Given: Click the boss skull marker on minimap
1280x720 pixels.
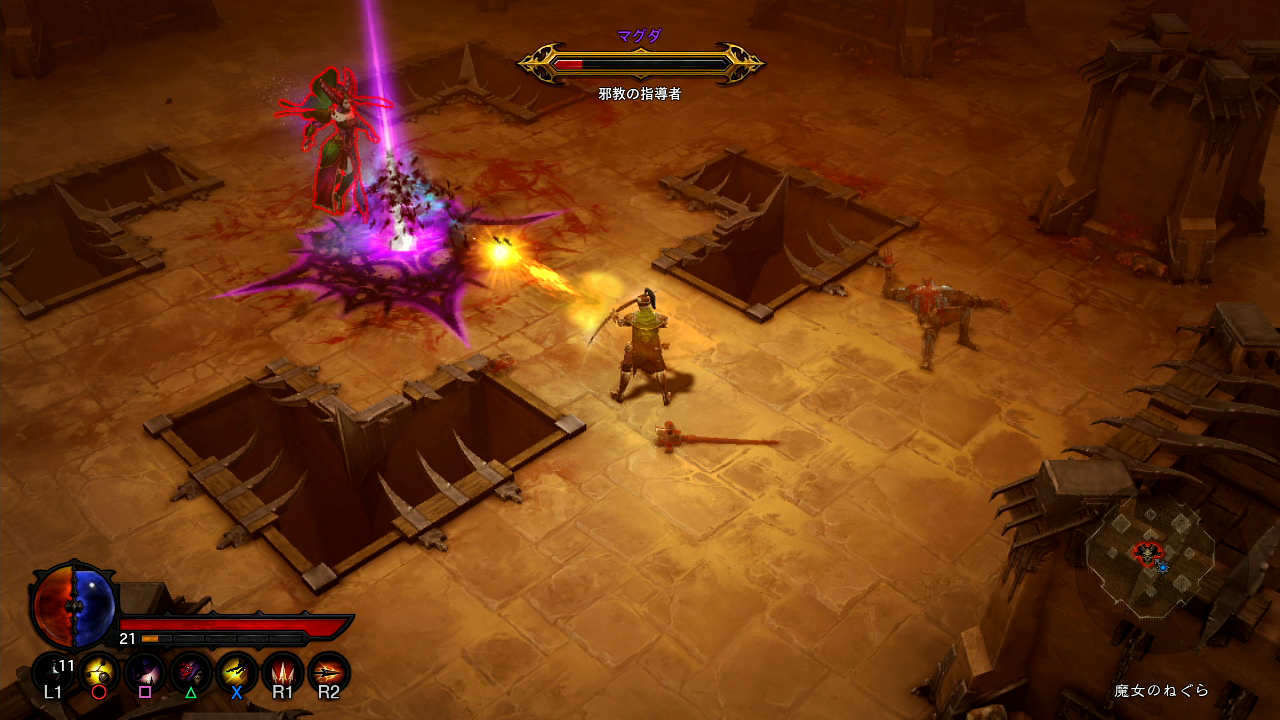Looking at the screenshot, I should 1146,551.
